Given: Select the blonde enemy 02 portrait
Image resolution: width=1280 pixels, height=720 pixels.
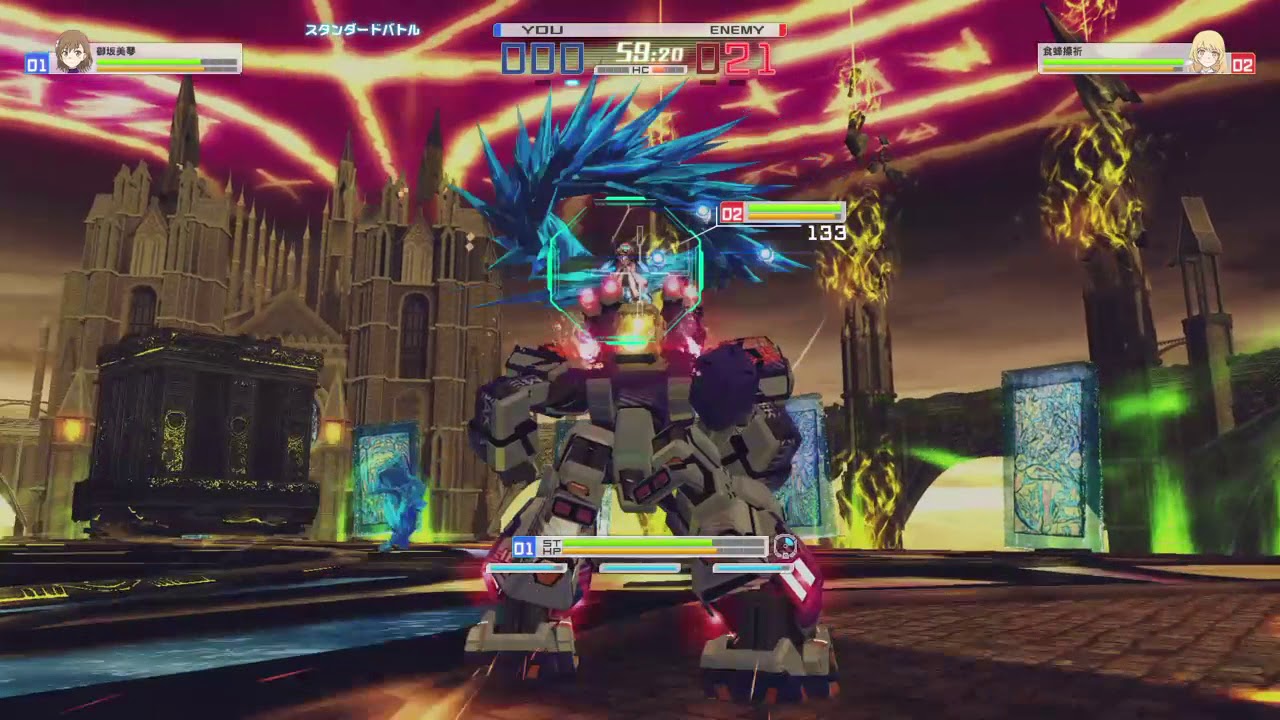Looking at the screenshot, I should (x=1208, y=52).
